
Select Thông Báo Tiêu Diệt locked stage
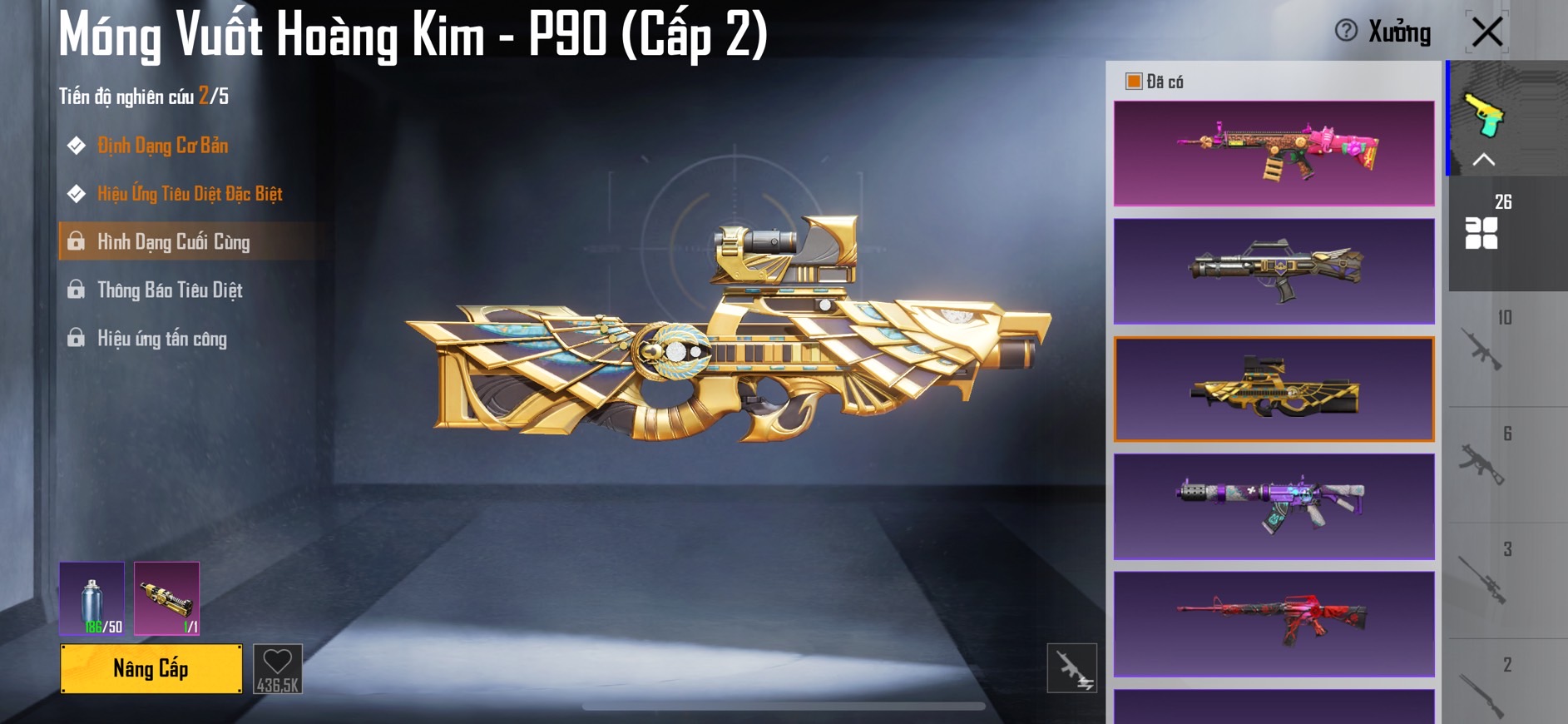point(170,290)
